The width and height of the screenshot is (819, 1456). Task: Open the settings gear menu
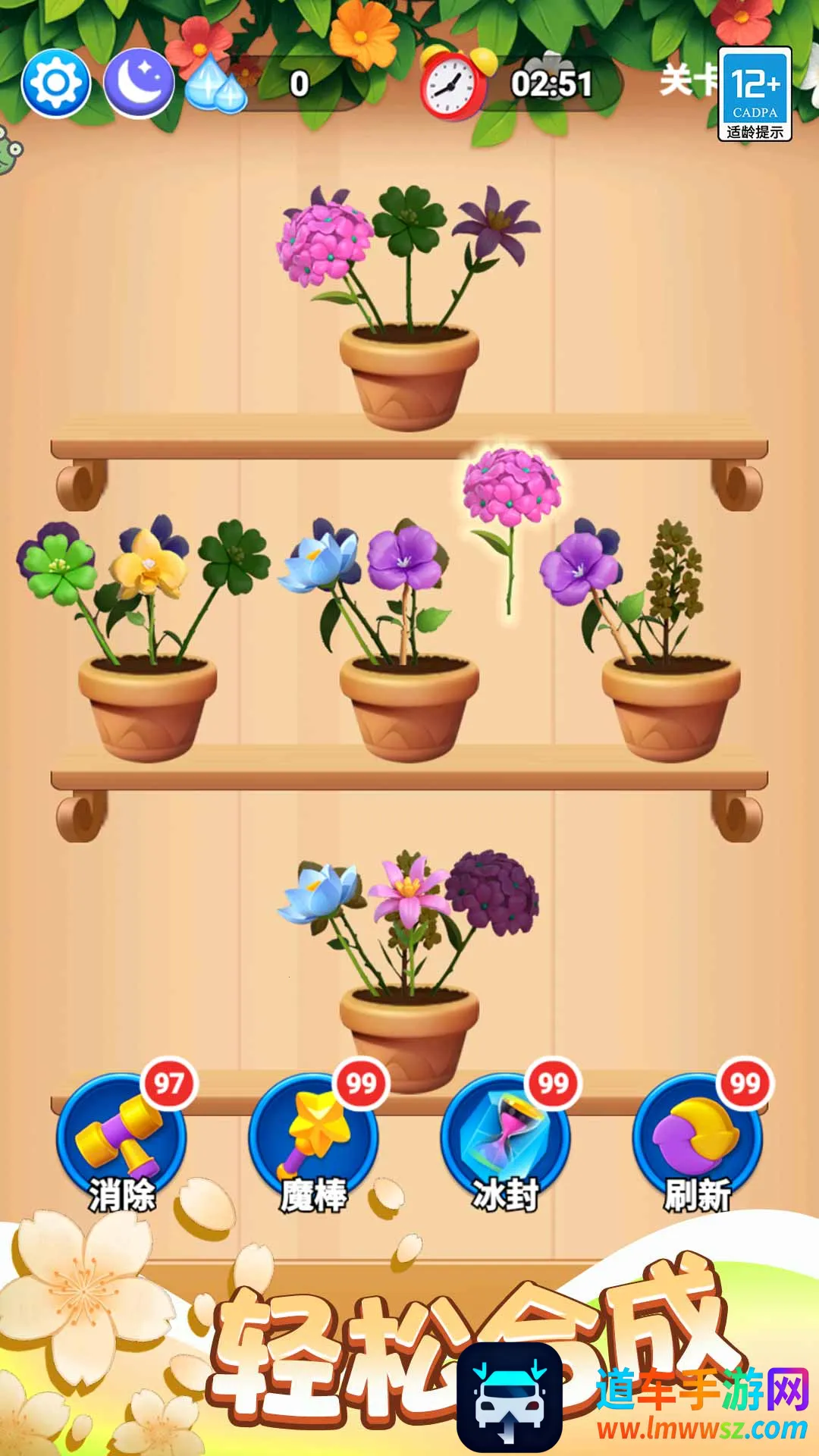point(56,83)
